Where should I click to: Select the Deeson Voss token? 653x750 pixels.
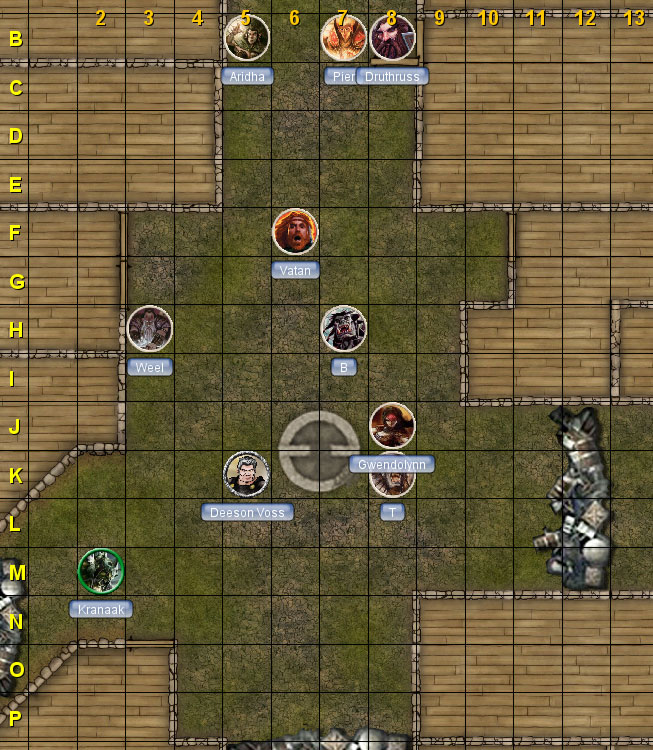pos(246,475)
